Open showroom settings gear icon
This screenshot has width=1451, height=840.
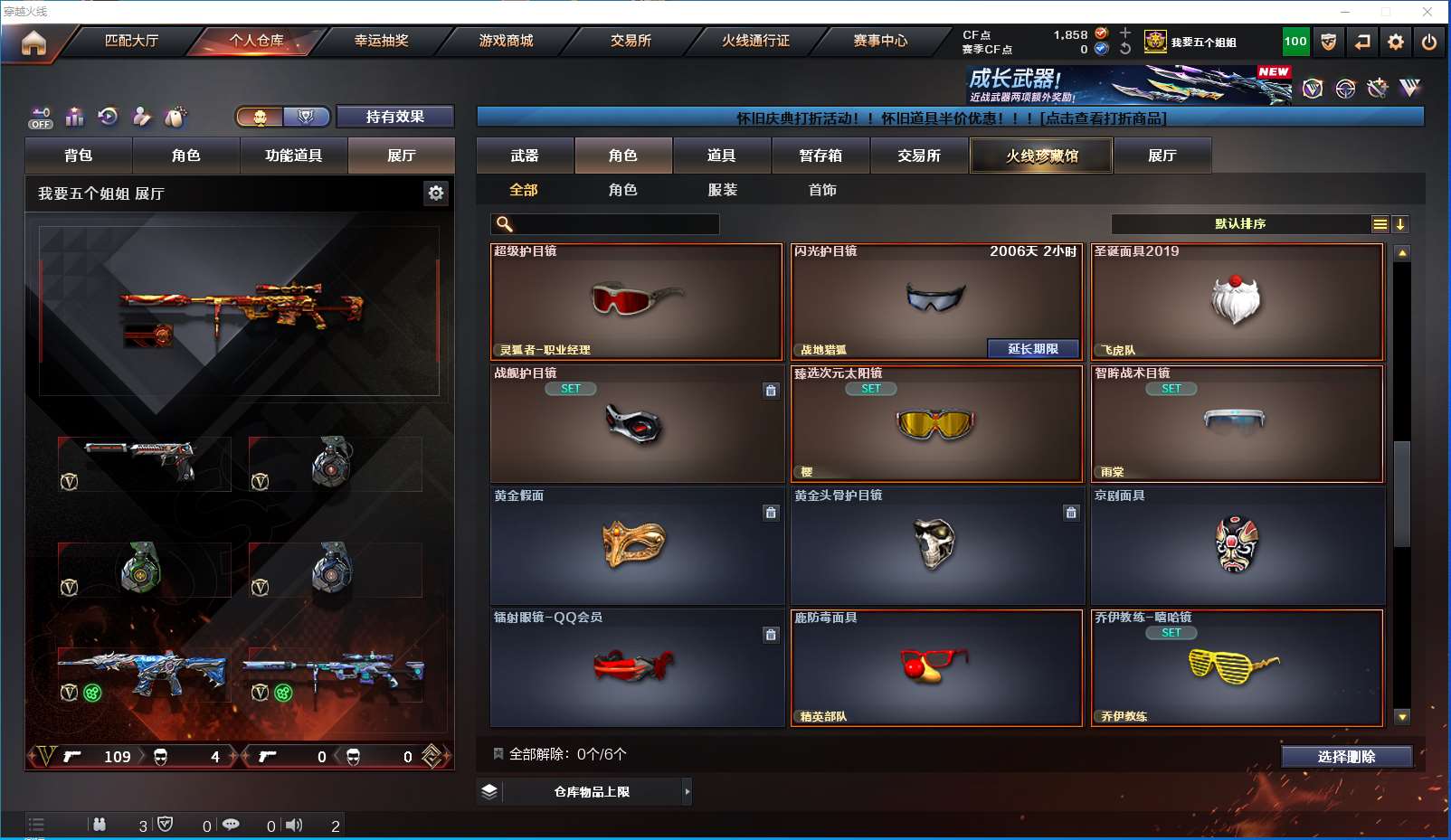click(436, 193)
